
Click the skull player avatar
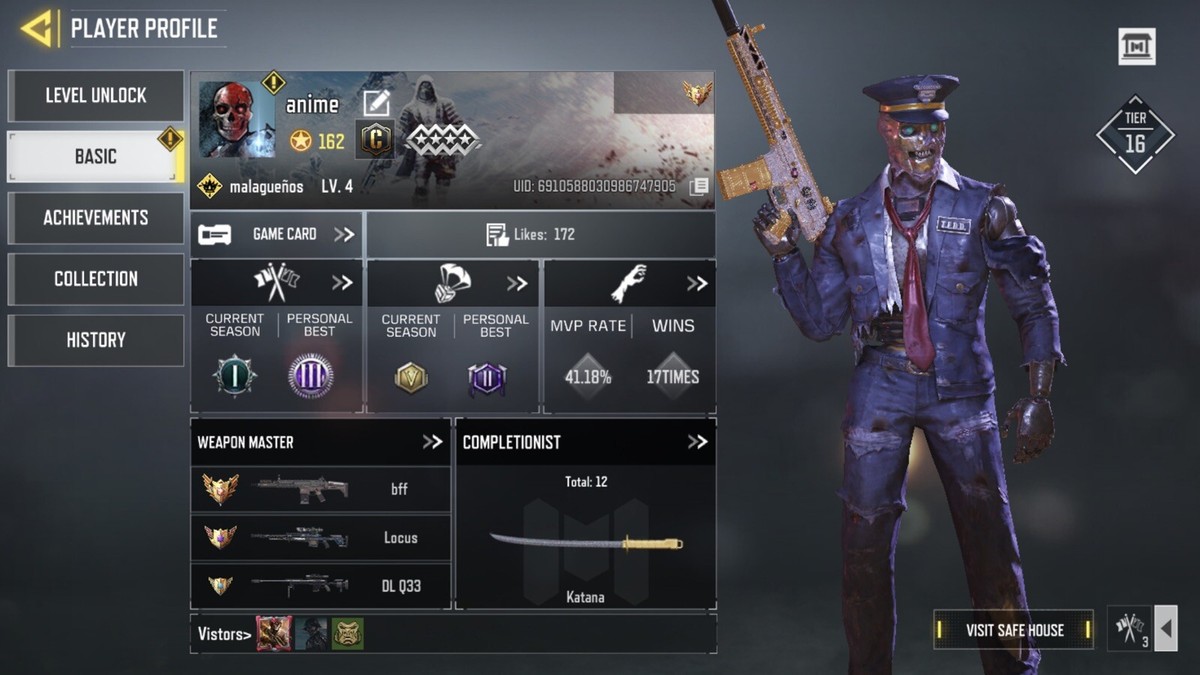click(x=237, y=119)
